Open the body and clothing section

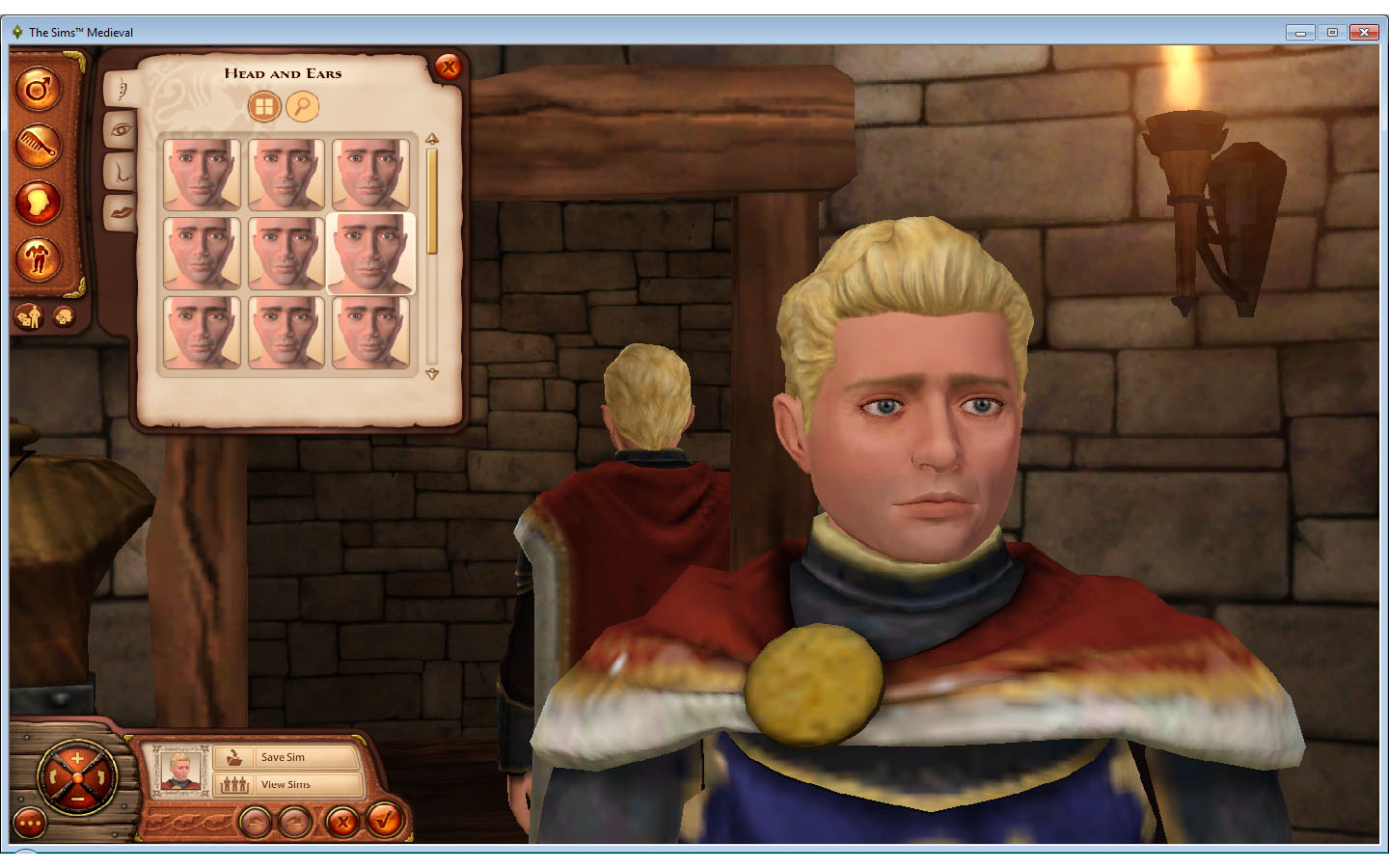pyautogui.click(x=39, y=260)
